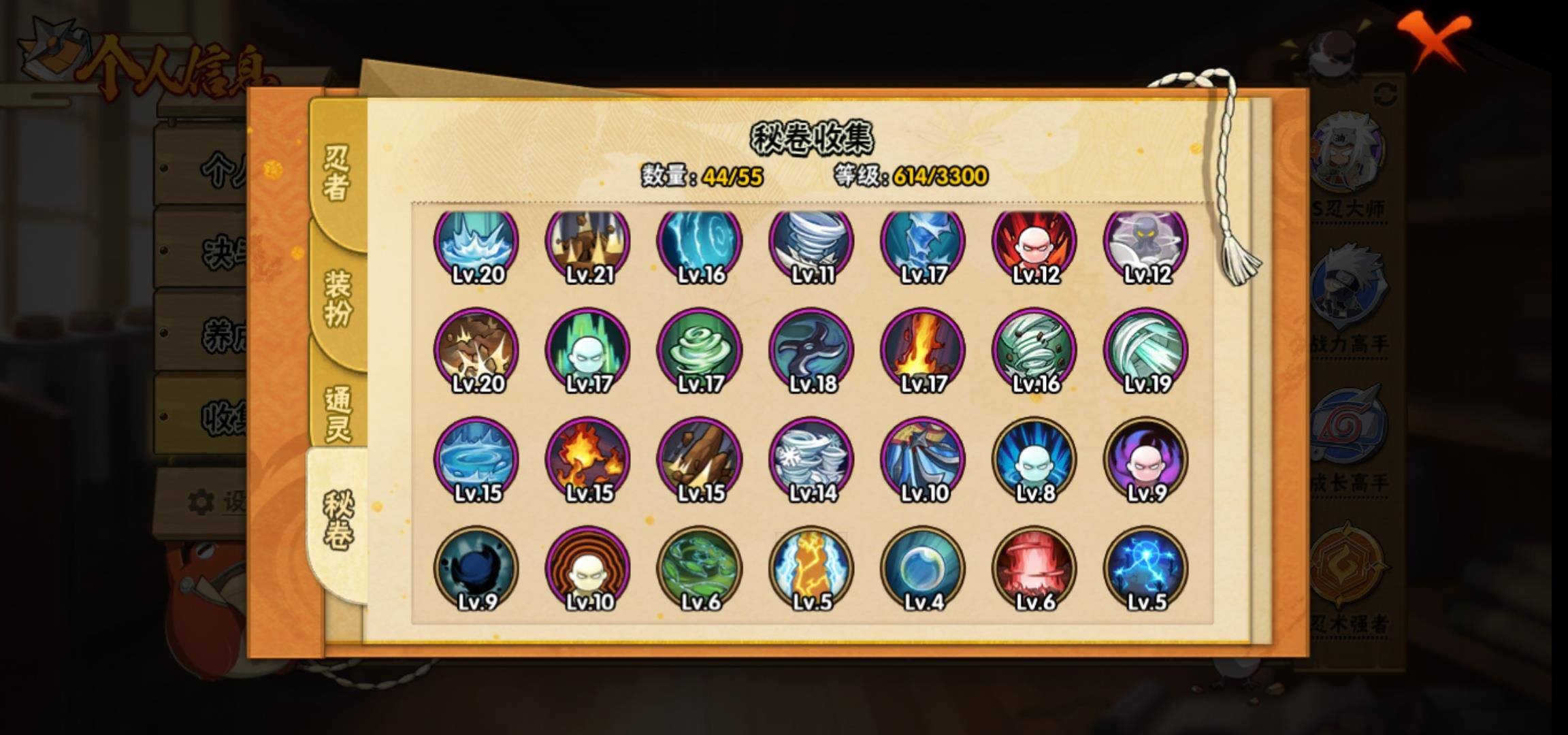Select the Lv.5 yellow thunder pillar scroll
The height and width of the screenshot is (735, 1568).
pos(811,570)
